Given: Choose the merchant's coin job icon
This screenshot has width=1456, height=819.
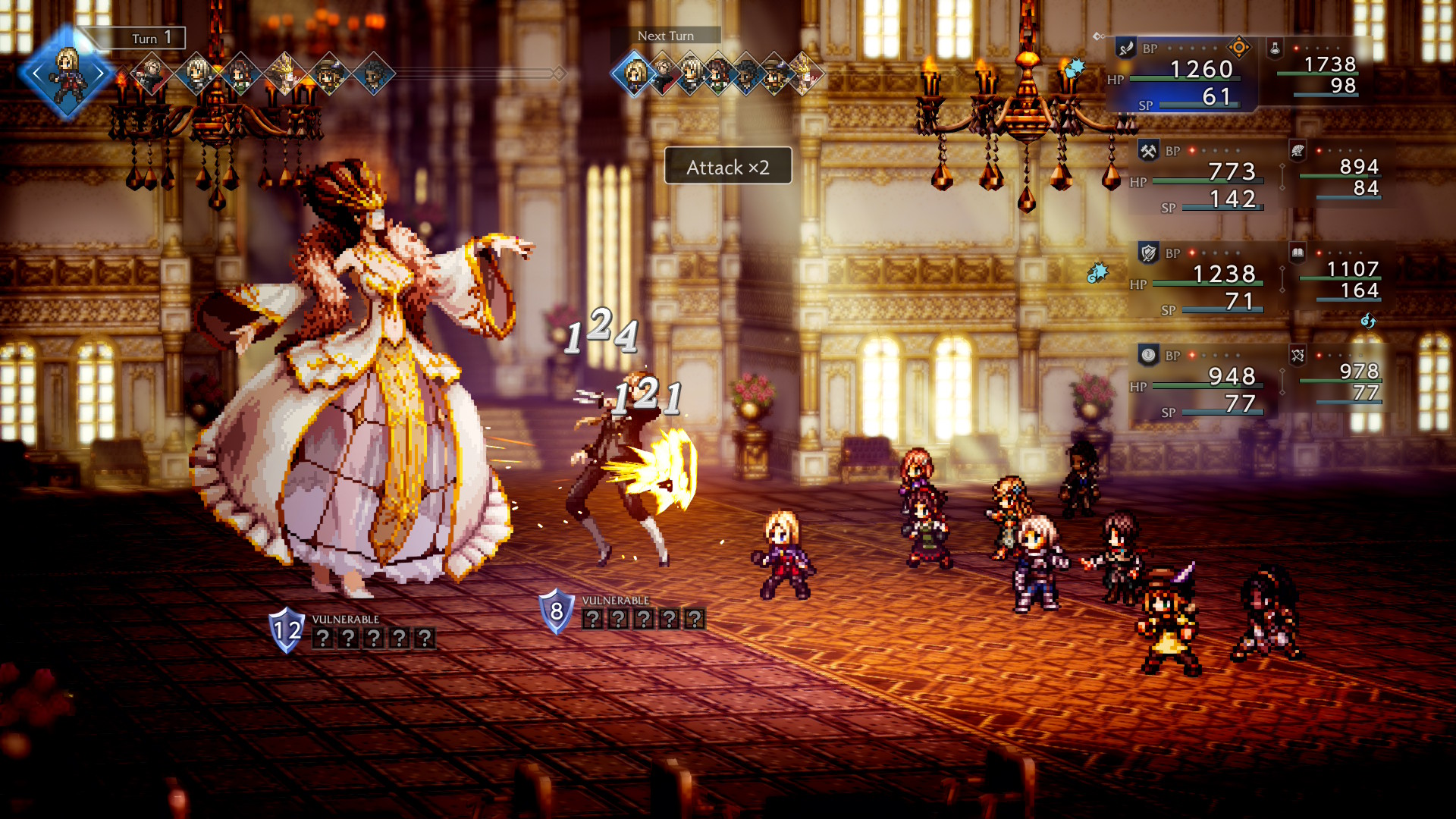Looking at the screenshot, I should (1148, 355).
